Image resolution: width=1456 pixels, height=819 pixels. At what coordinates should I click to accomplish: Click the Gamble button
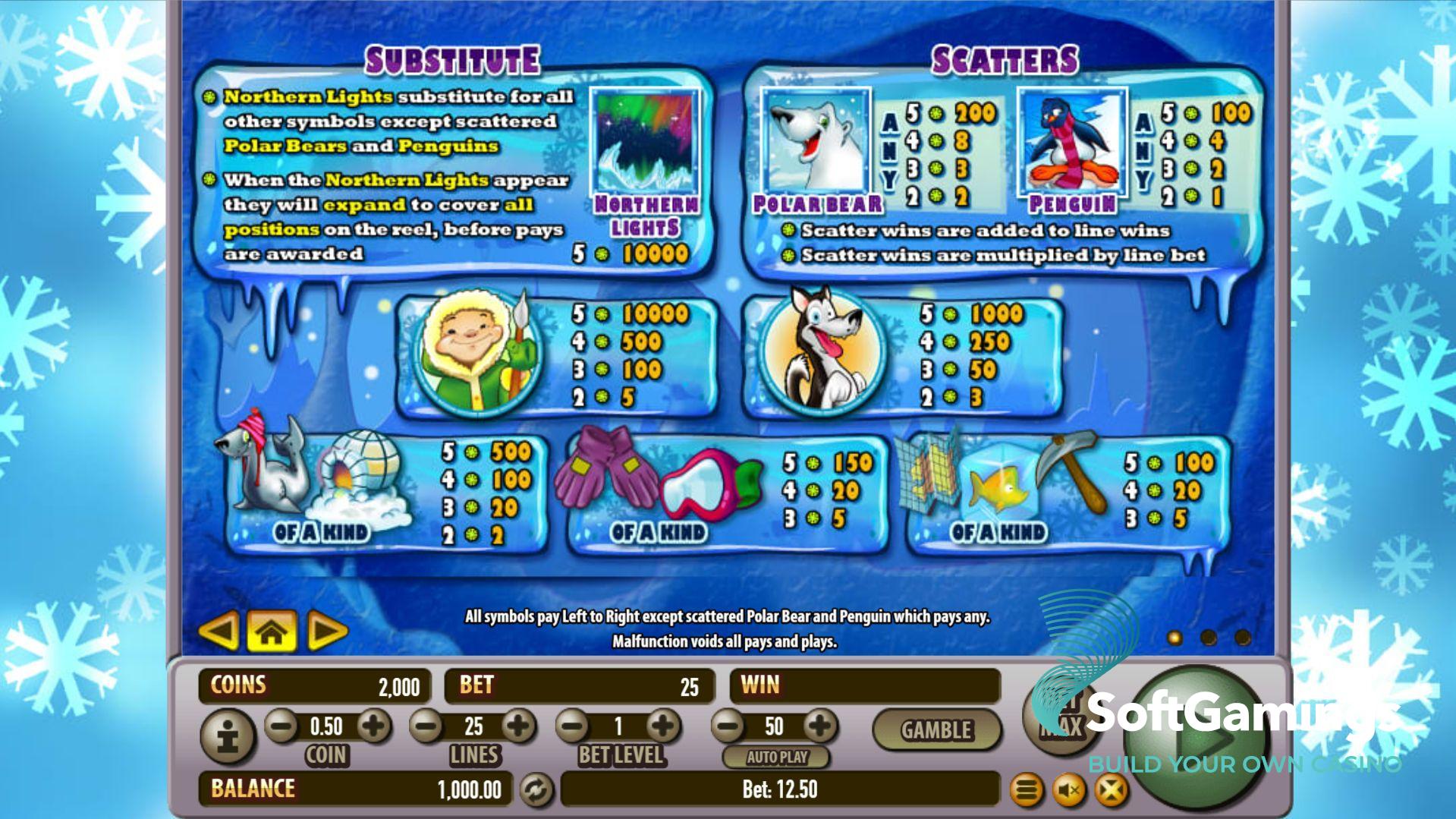click(936, 729)
